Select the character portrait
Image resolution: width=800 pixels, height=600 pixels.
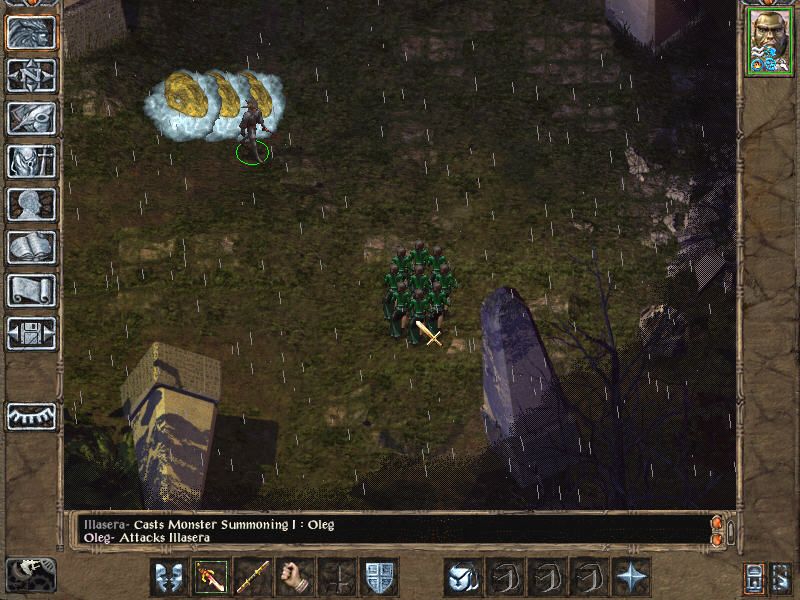click(768, 42)
